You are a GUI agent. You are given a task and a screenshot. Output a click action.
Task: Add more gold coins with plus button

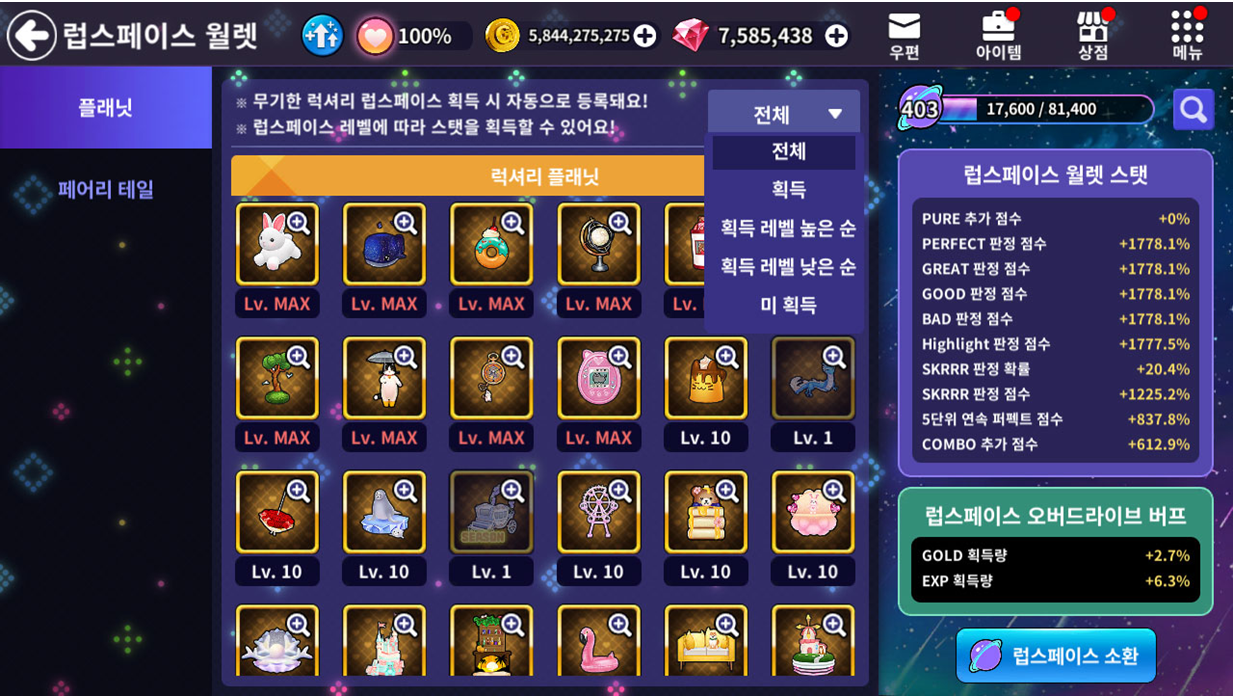click(646, 37)
